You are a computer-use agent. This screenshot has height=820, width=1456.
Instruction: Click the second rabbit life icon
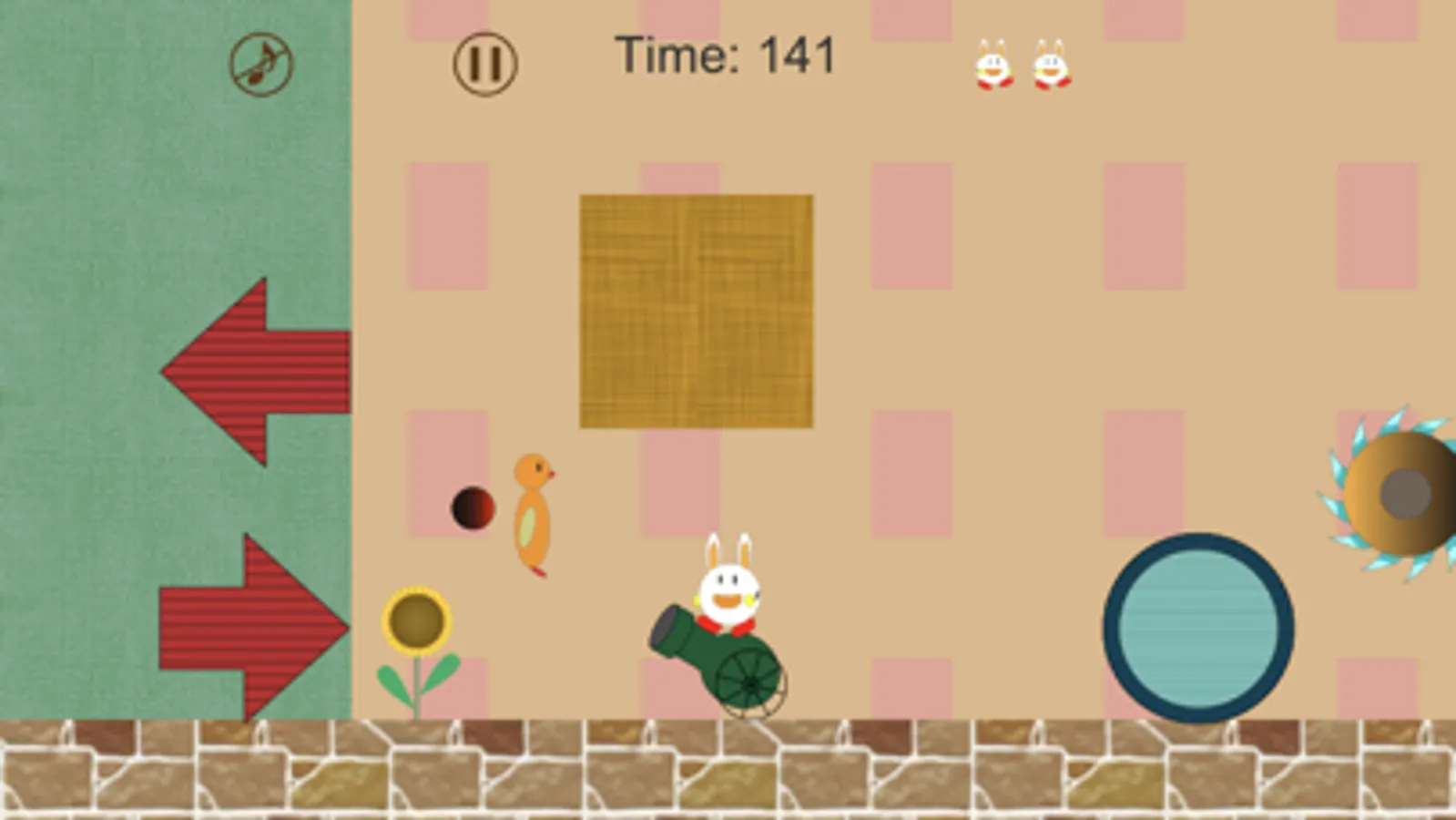(x=1050, y=64)
